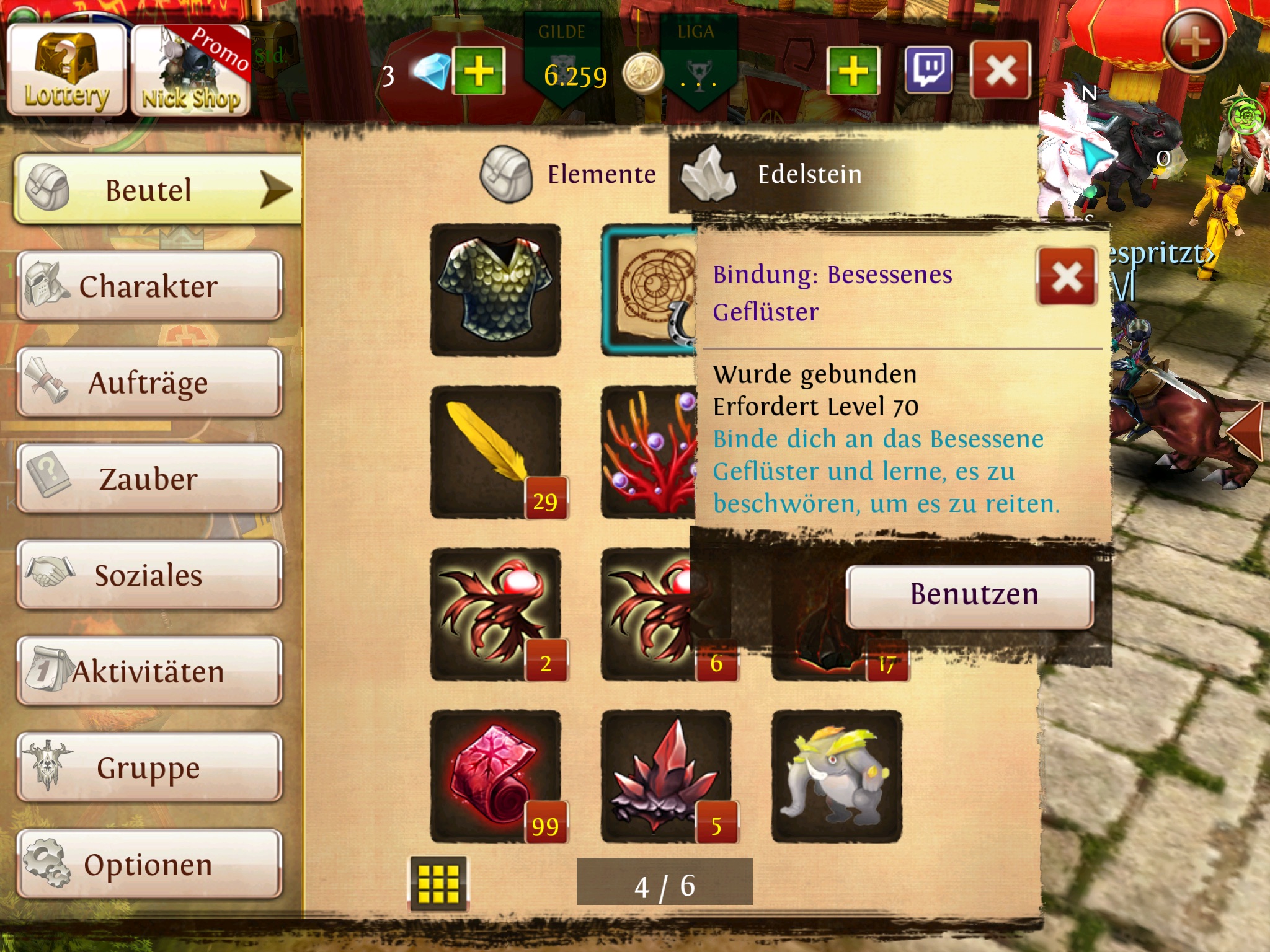Close the Besessenes Geflüster tooltip

[1067, 276]
